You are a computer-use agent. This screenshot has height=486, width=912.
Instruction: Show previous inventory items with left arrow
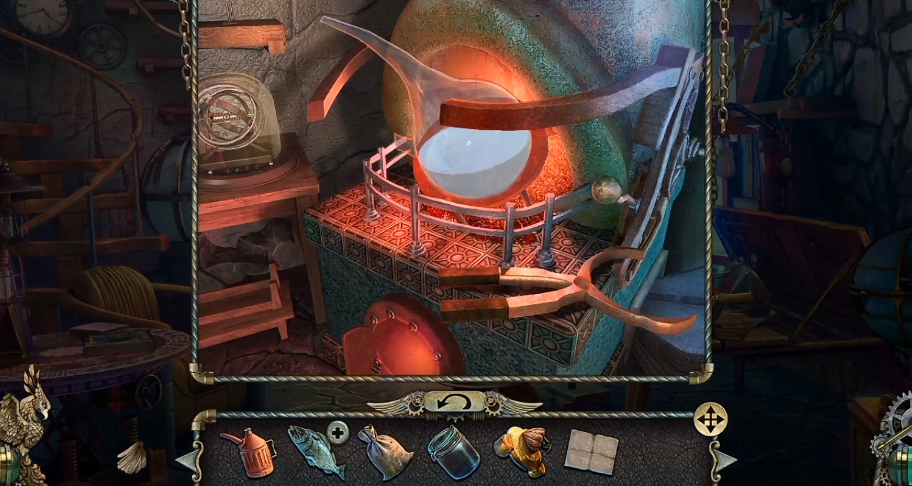(x=187, y=460)
